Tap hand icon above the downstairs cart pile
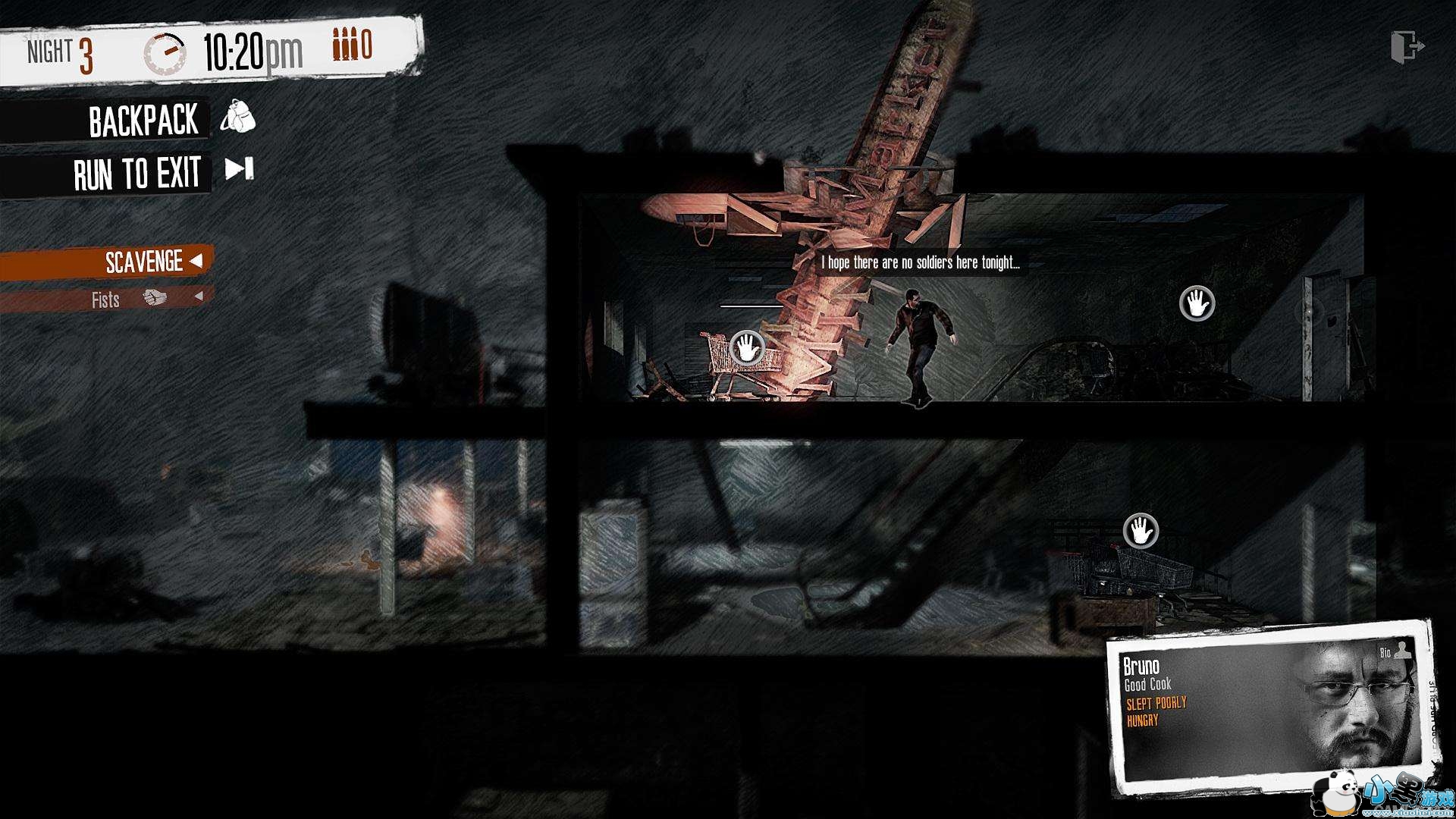Image resolution: width=1456 pixels, height=819 pixels. pyautogui.click(x=1141, y=531)
